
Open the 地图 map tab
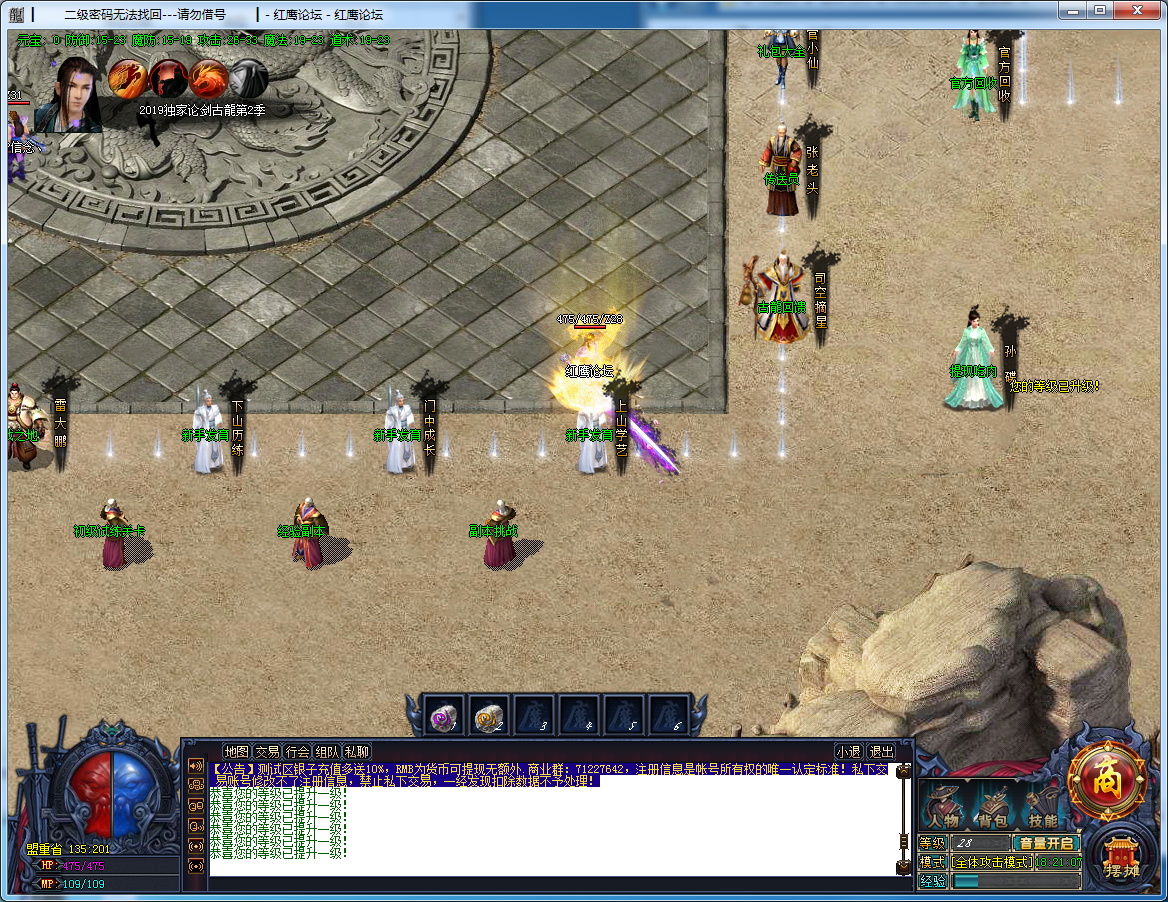tap(236, 752)
